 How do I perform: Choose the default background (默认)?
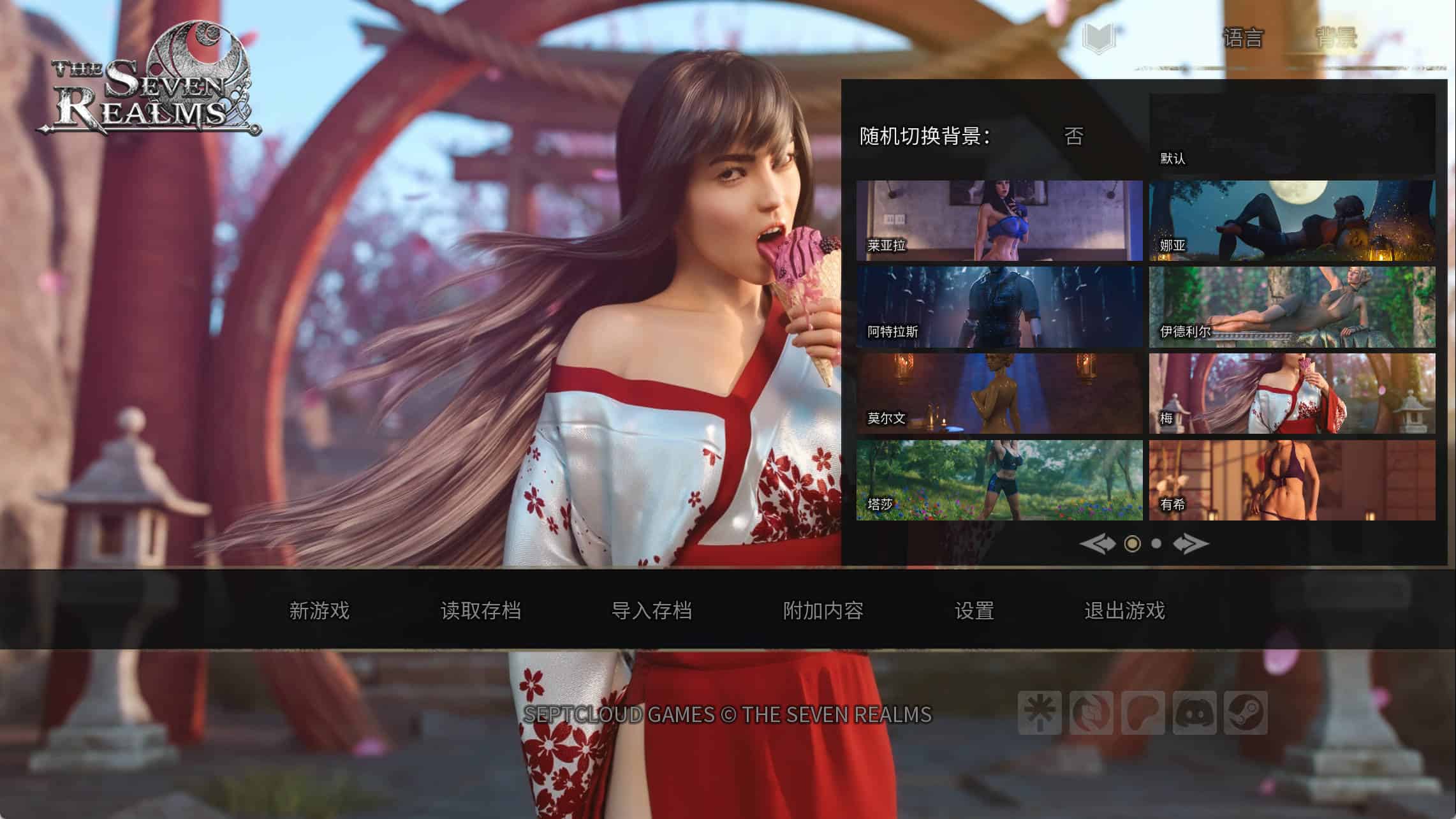[x=1292, y=134]
